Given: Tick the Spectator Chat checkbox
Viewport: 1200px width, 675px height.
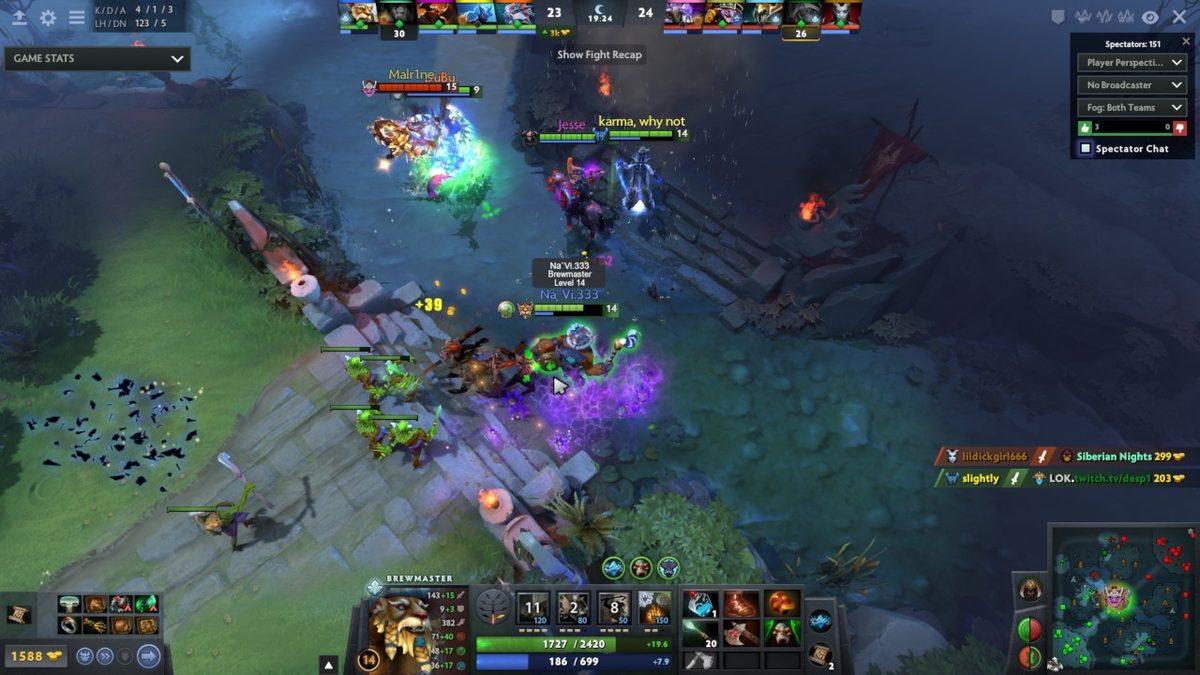Looking at the screenshot, I should point(1085,149).
